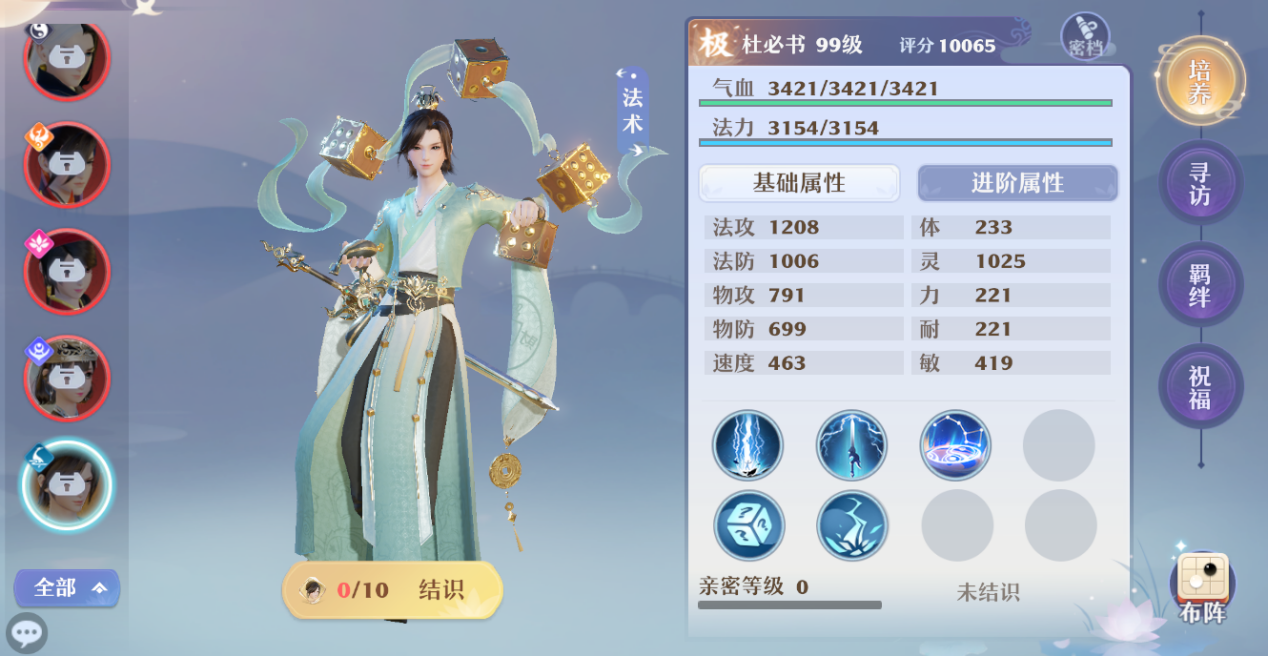Select the glowing constellation circle skill
1268x656 pixels.
click(x=956, y=445)
